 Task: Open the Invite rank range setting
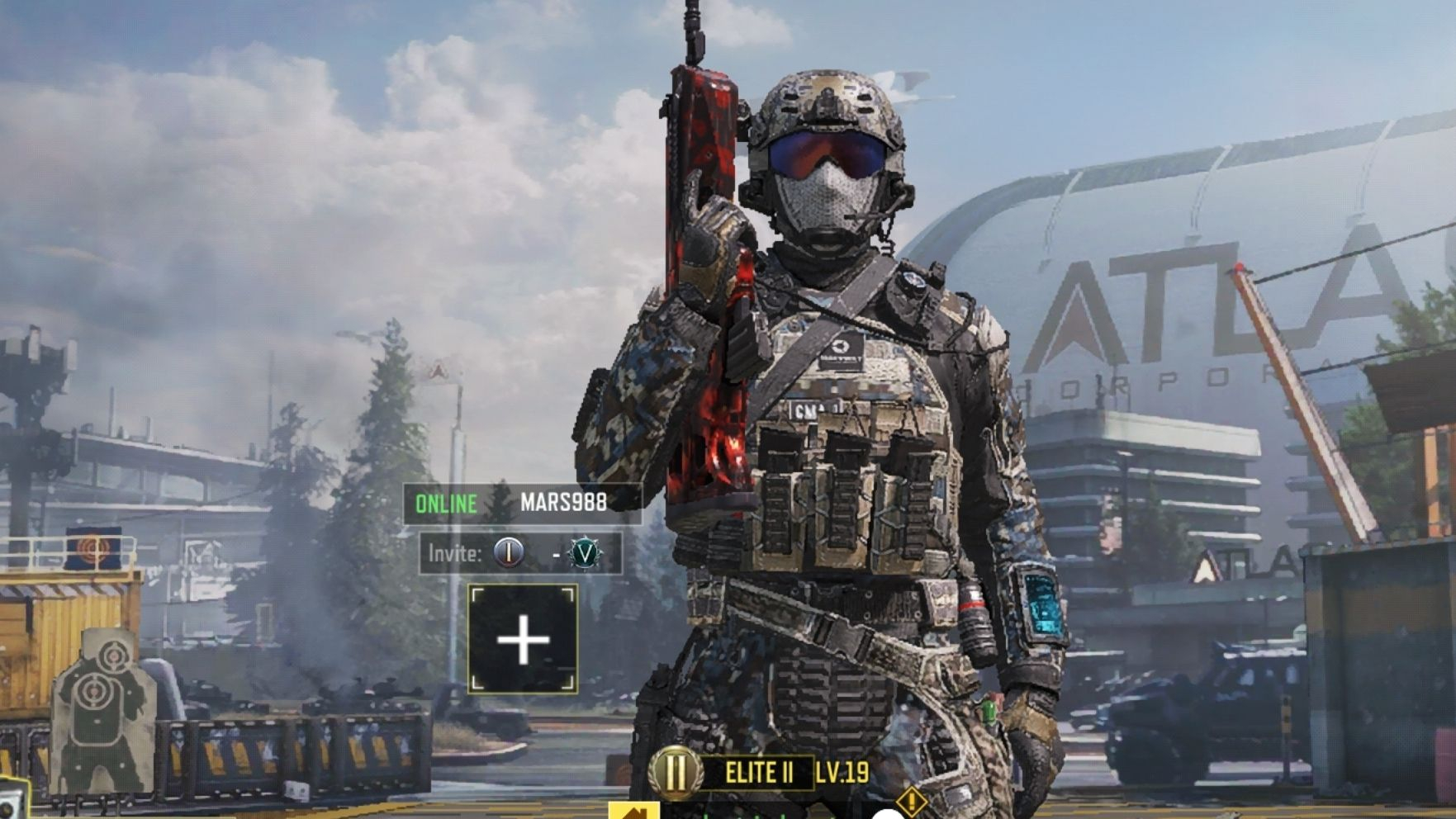520,553
